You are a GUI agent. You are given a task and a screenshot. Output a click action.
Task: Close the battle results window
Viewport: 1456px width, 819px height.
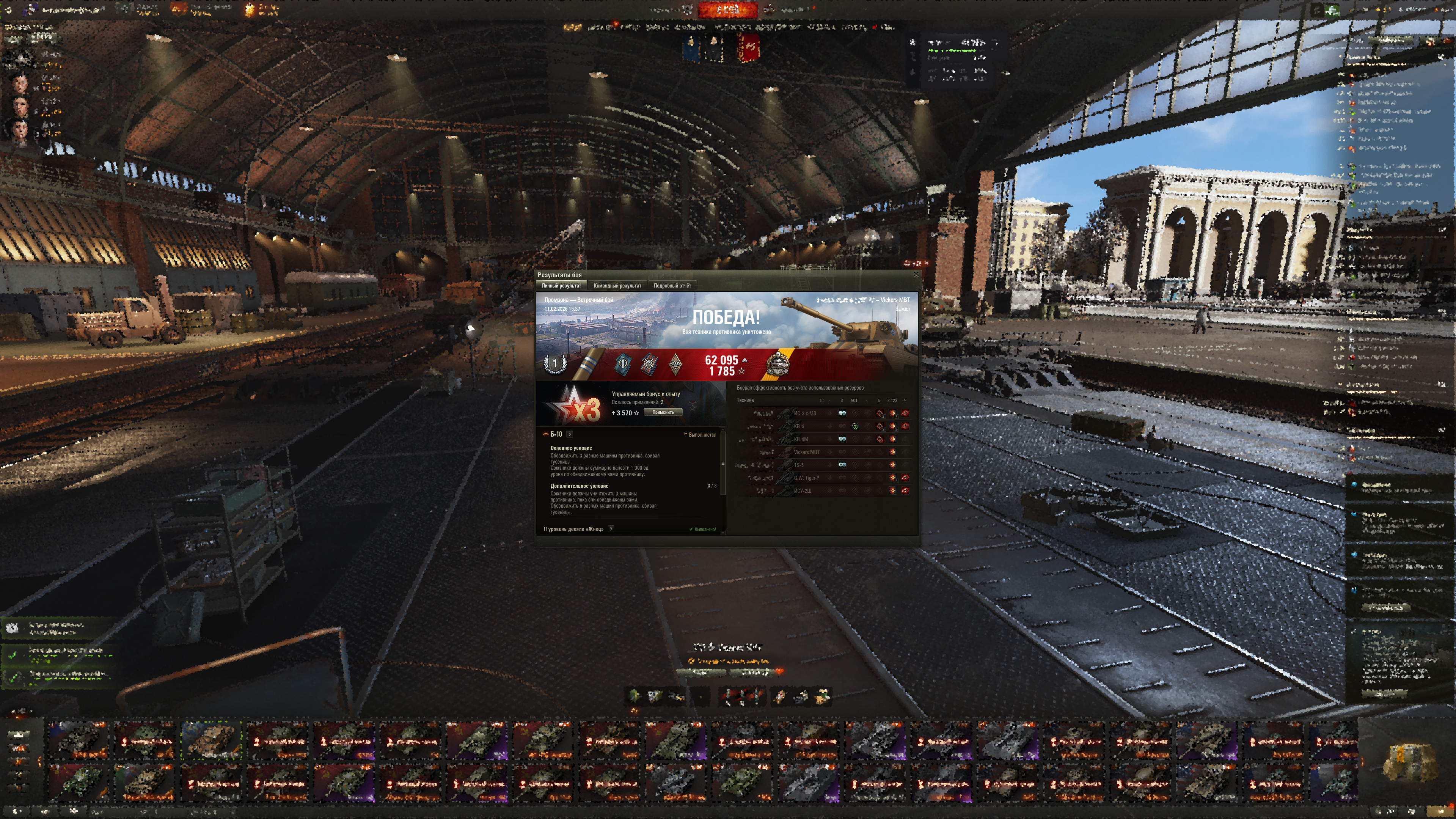point(916,275)
